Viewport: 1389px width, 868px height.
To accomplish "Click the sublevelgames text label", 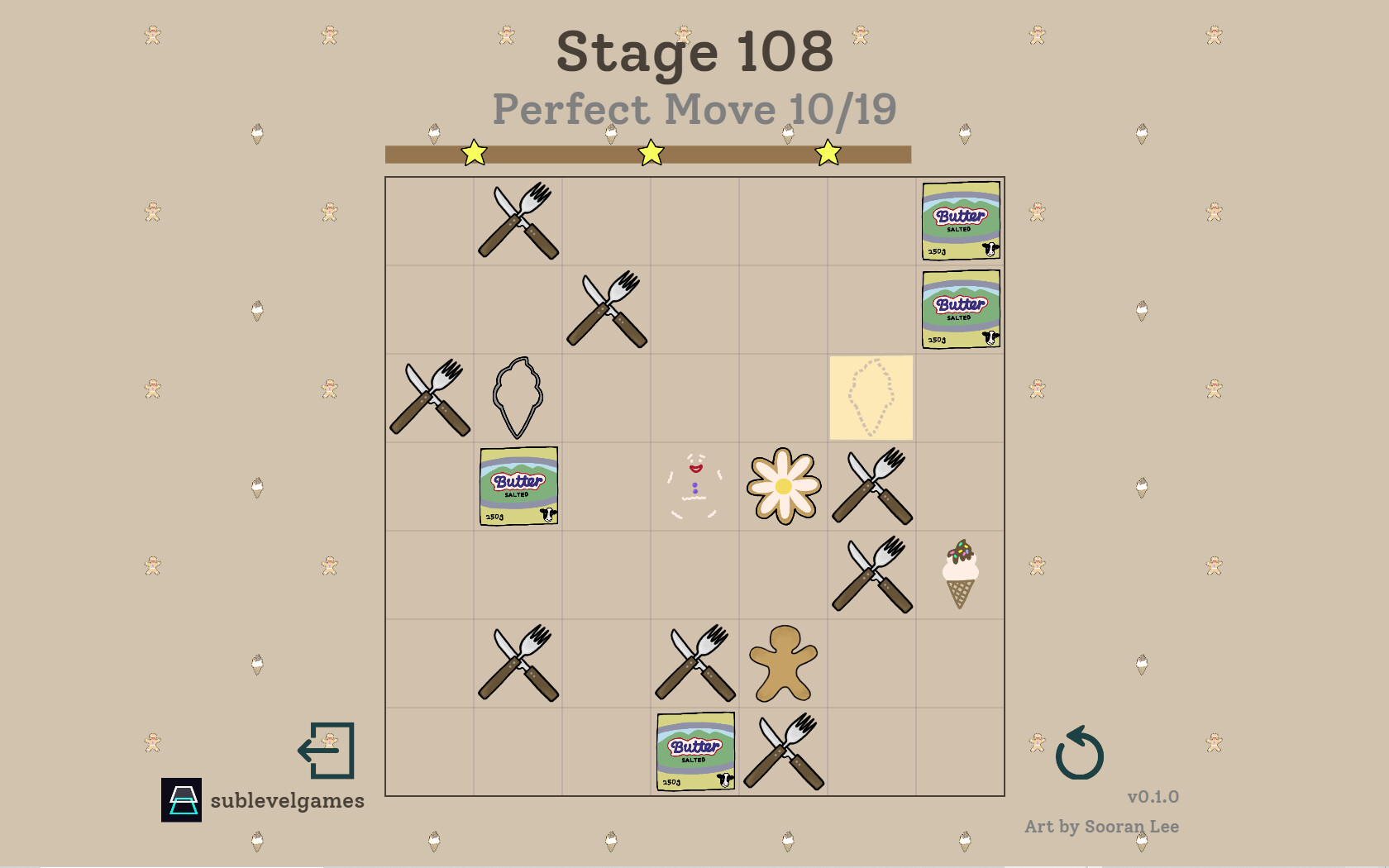I will pyautogui.click(x=287, y=800).
